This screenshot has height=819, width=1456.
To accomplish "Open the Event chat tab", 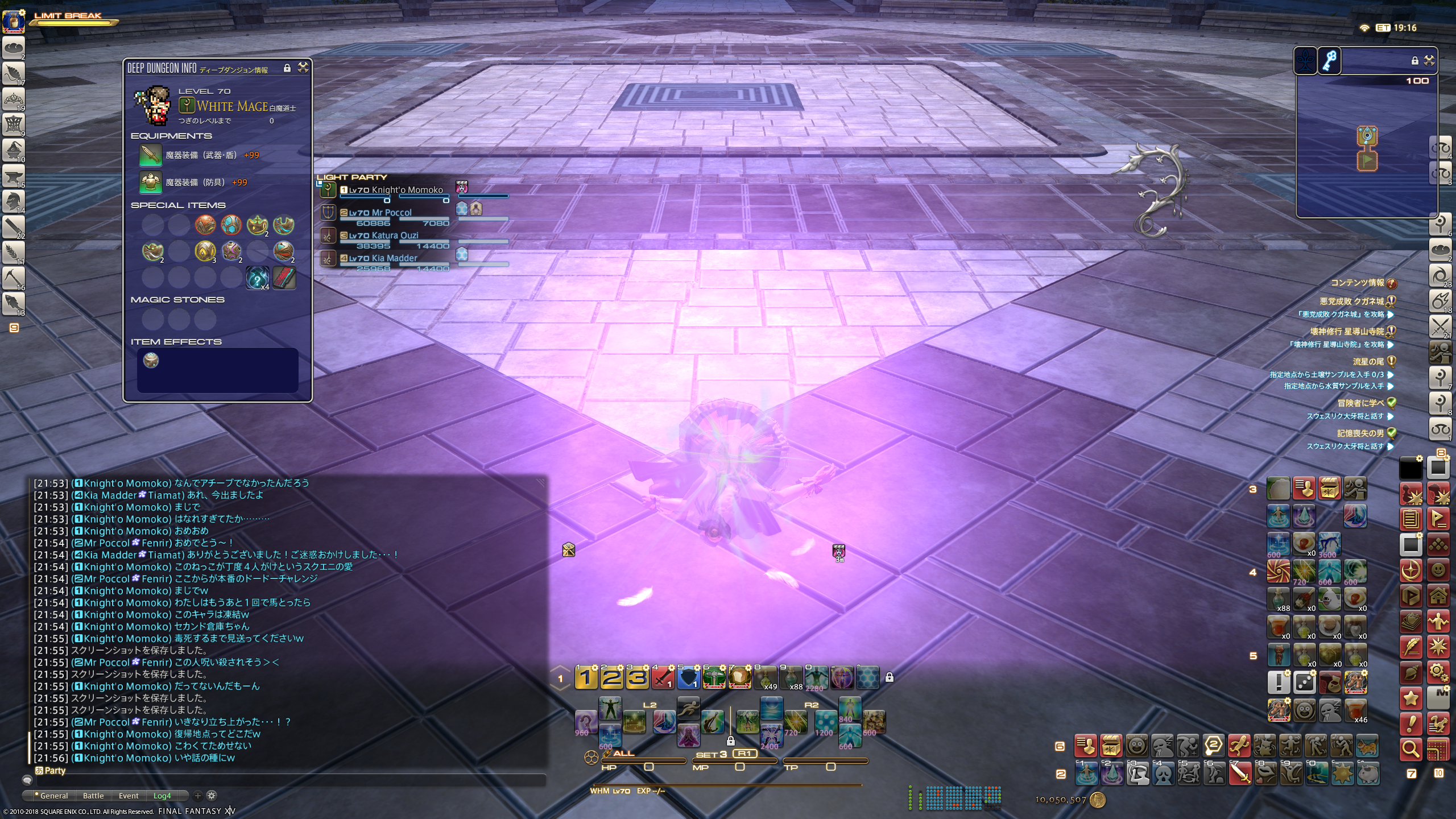I will [x=129, y=796].
